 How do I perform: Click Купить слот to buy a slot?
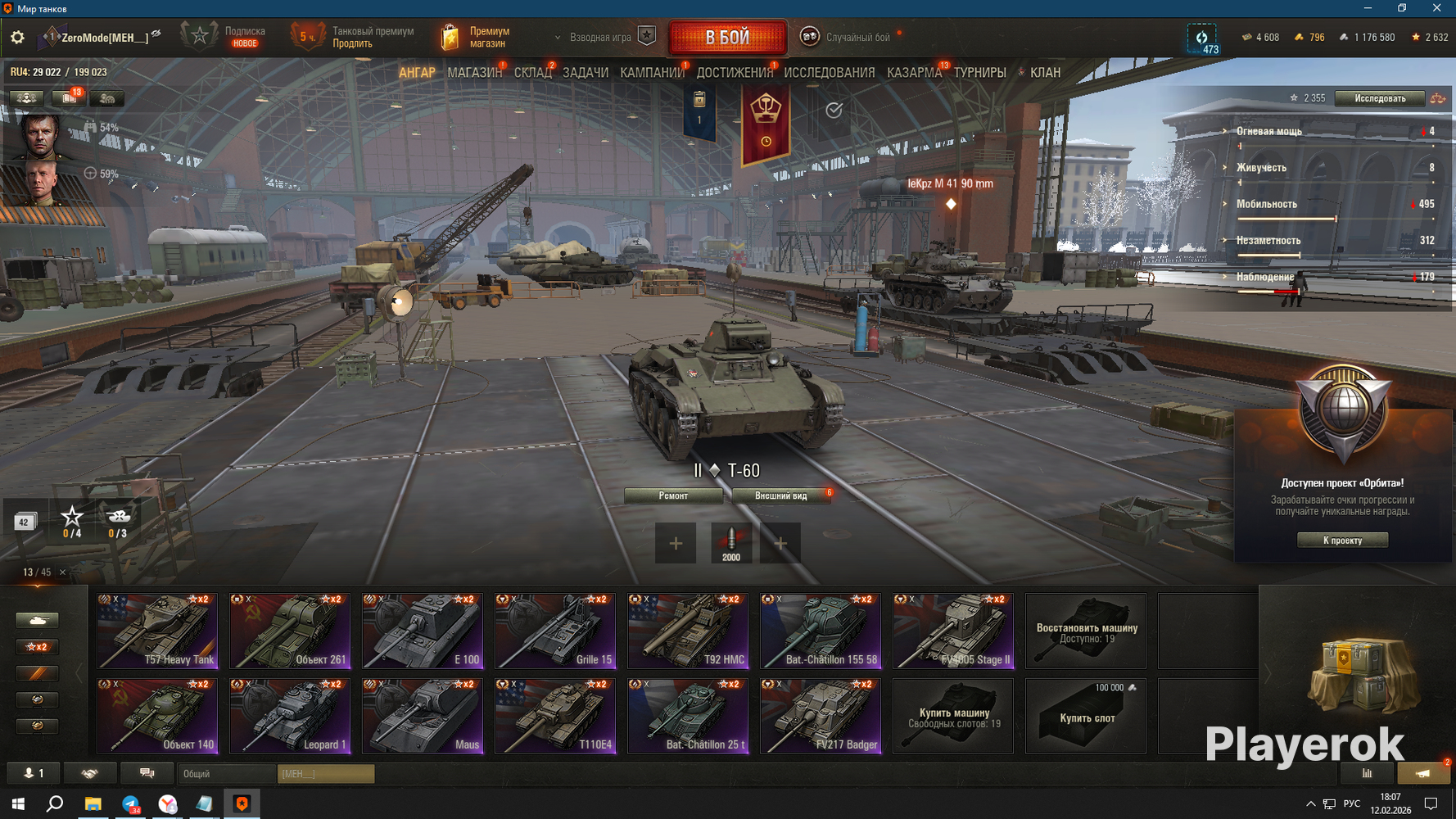[1086, 716]
